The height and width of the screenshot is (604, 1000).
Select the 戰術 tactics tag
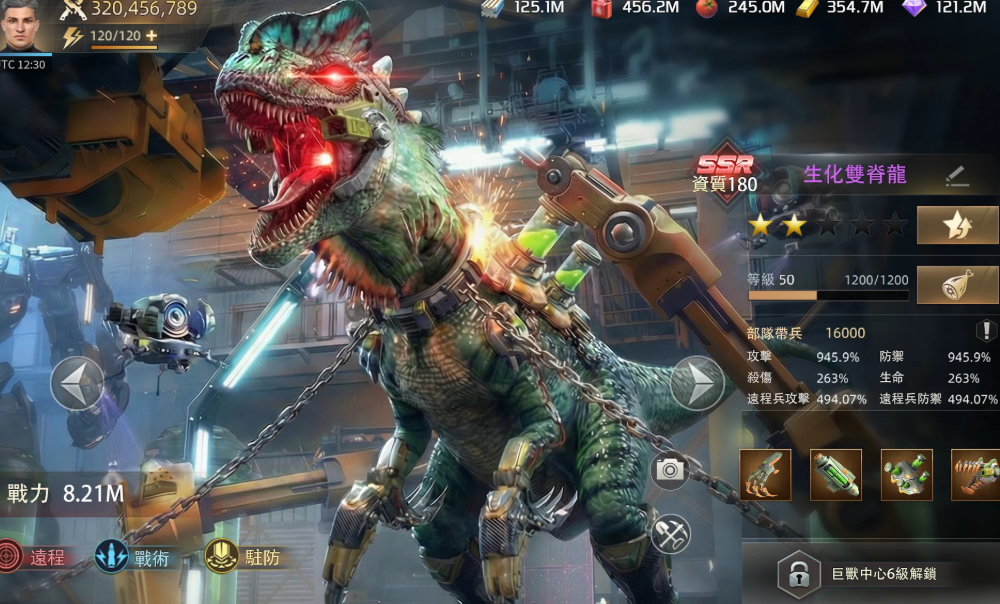tap(133, 557)
